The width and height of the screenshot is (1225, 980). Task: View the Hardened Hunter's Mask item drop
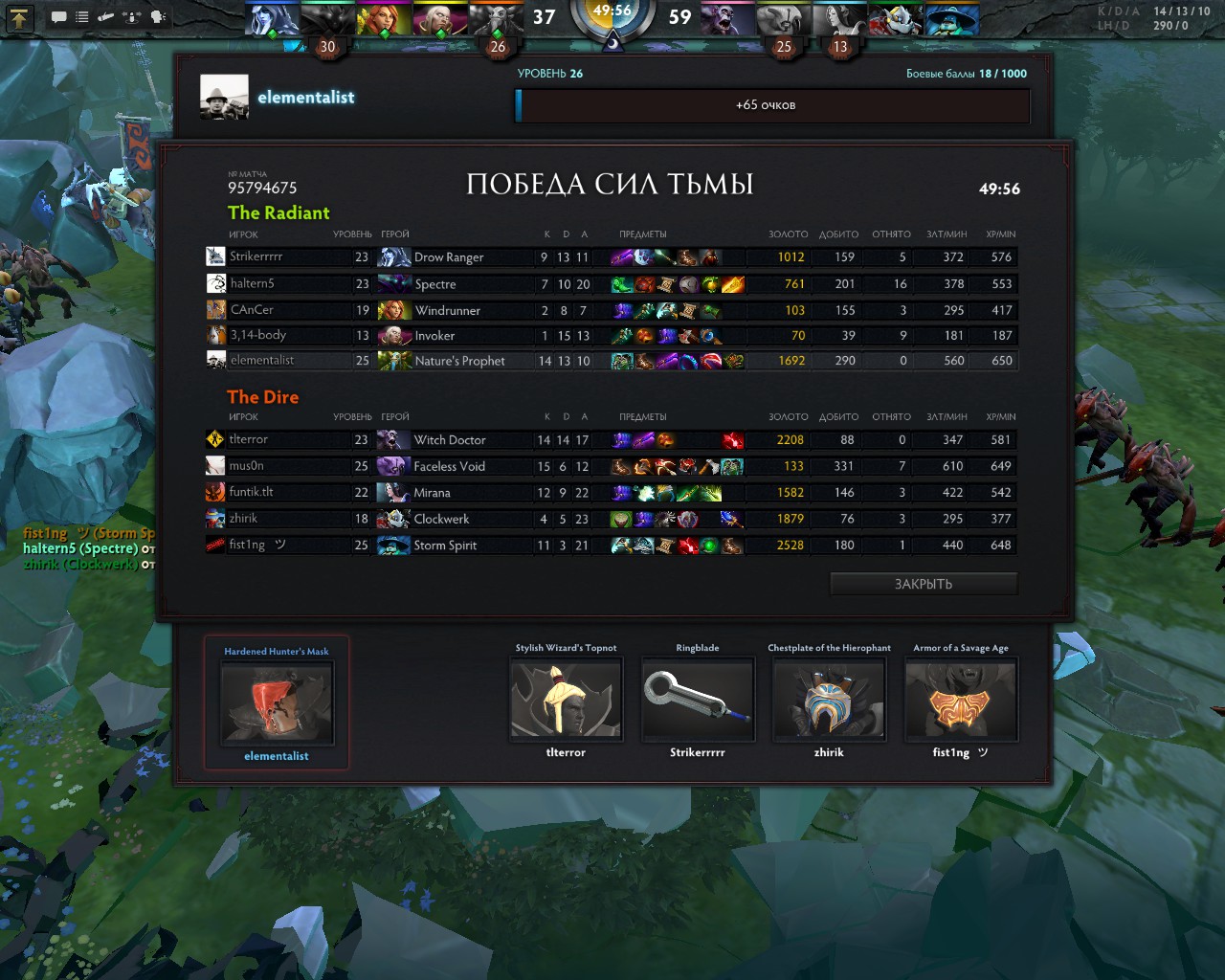pos(277,703)
